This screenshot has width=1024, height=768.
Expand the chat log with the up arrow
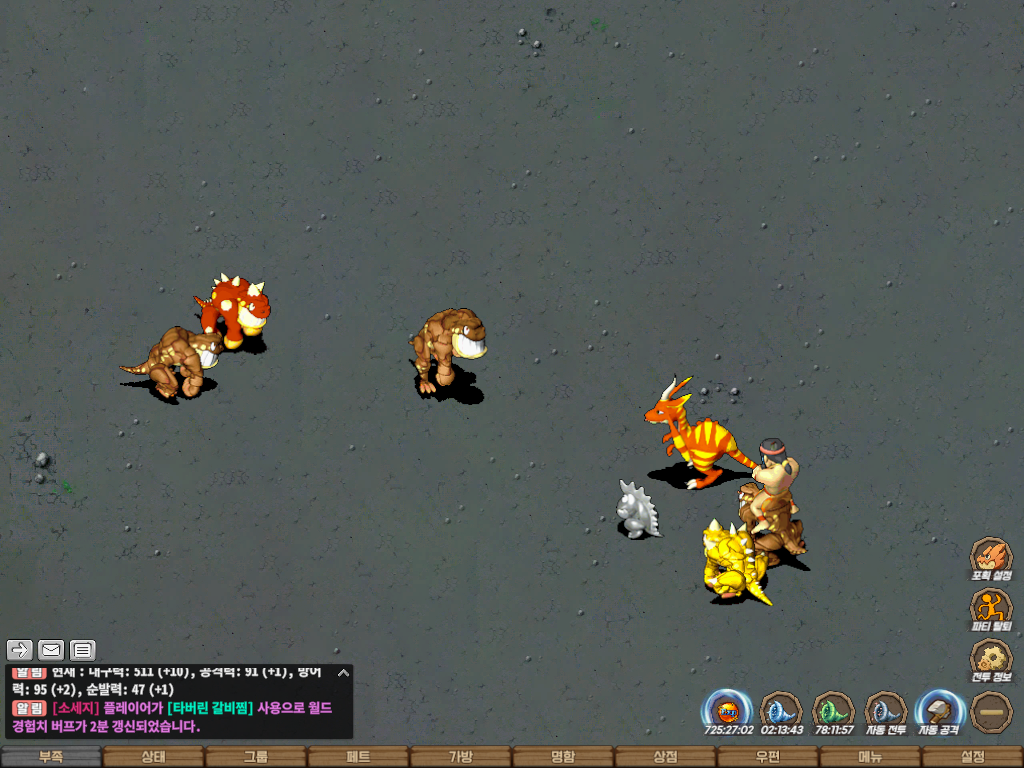343,672
